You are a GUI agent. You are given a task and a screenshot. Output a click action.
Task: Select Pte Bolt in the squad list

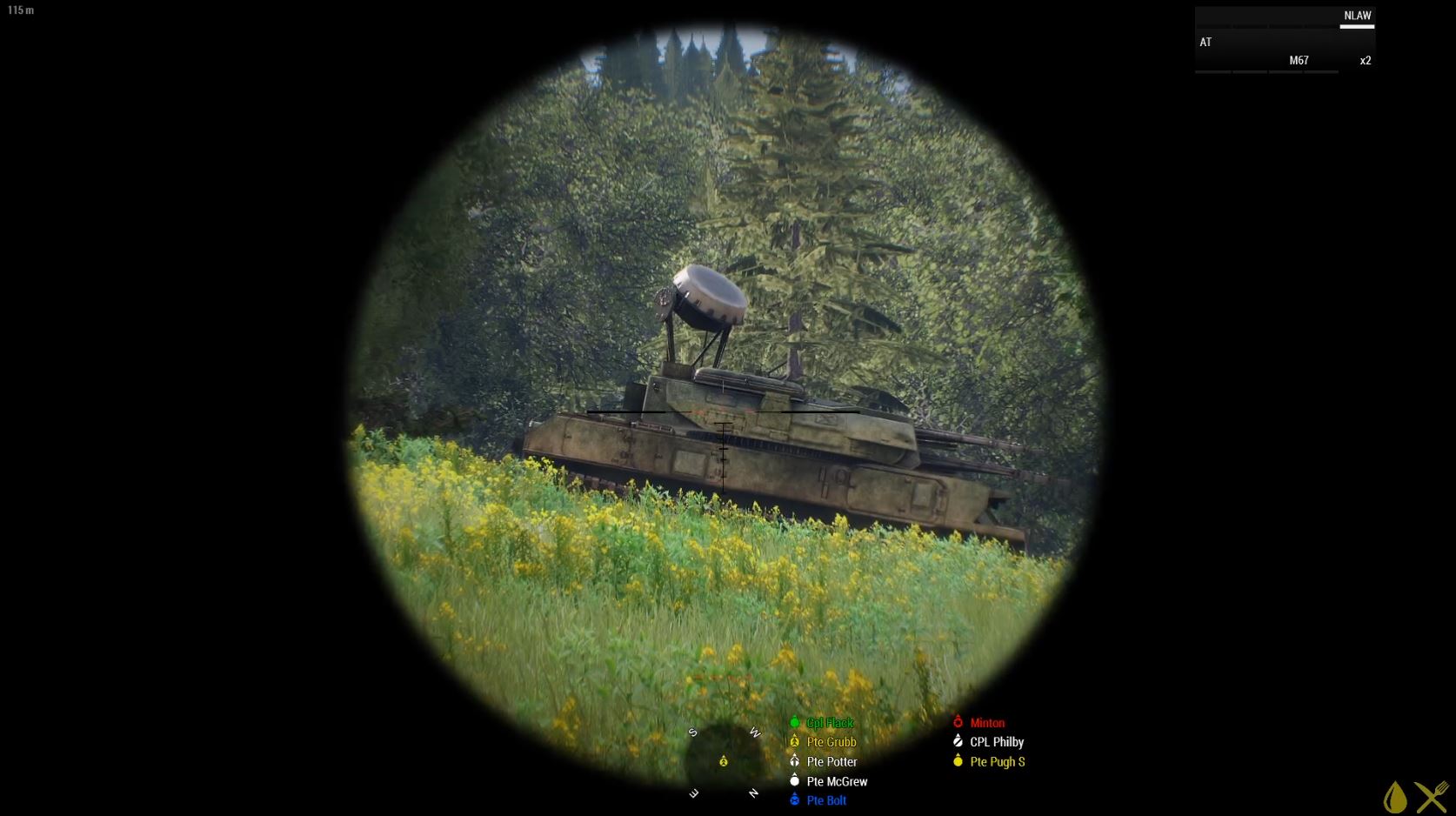(x=825, y=800)
